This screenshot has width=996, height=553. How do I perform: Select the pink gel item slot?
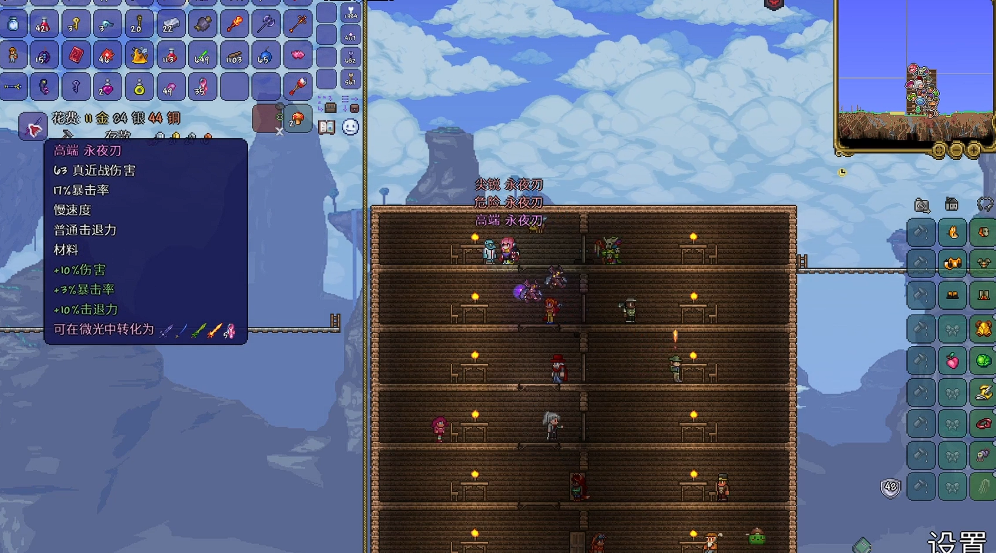coord(298,55)
